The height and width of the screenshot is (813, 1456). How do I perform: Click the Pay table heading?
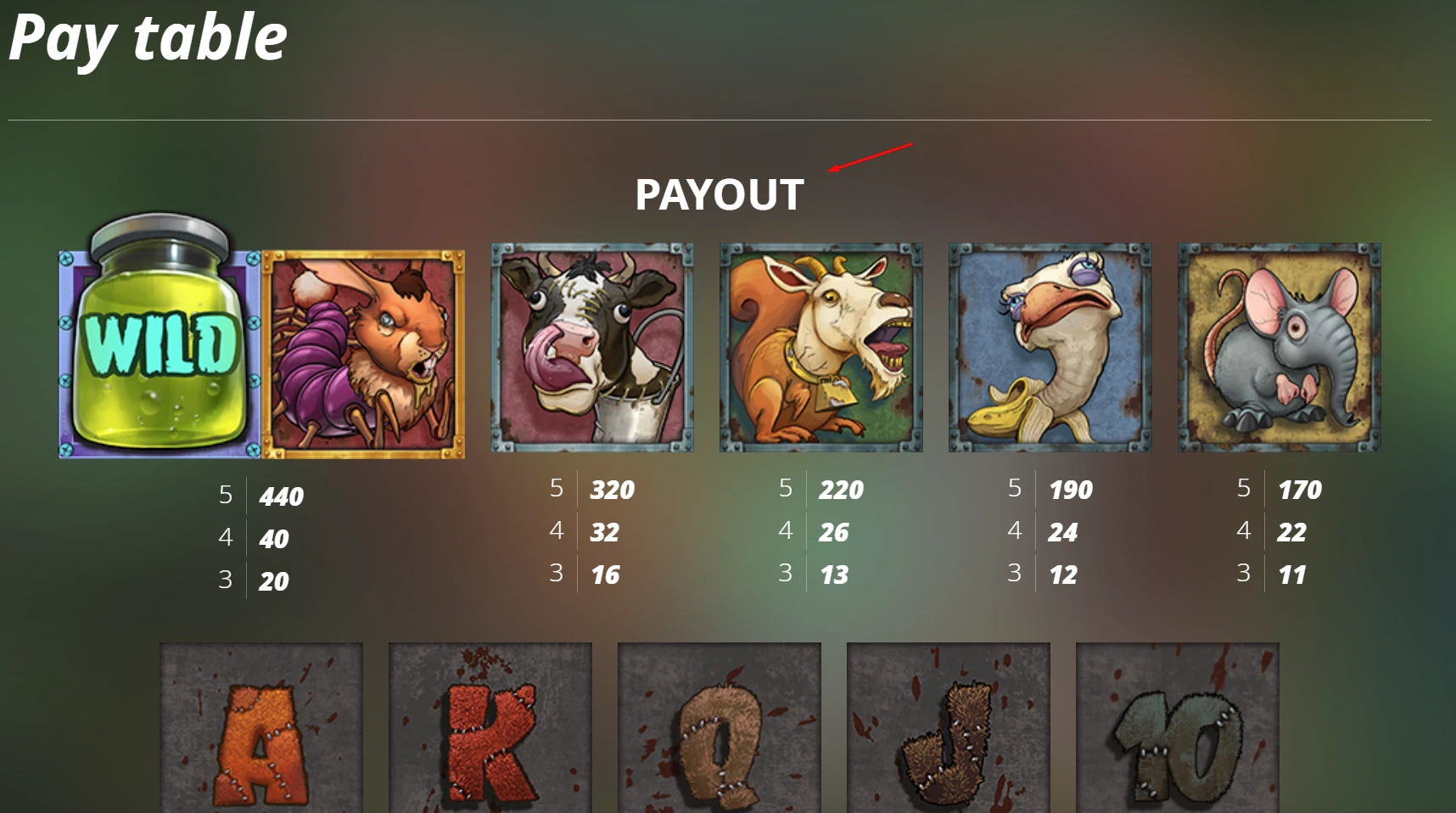tap(146, 36)
